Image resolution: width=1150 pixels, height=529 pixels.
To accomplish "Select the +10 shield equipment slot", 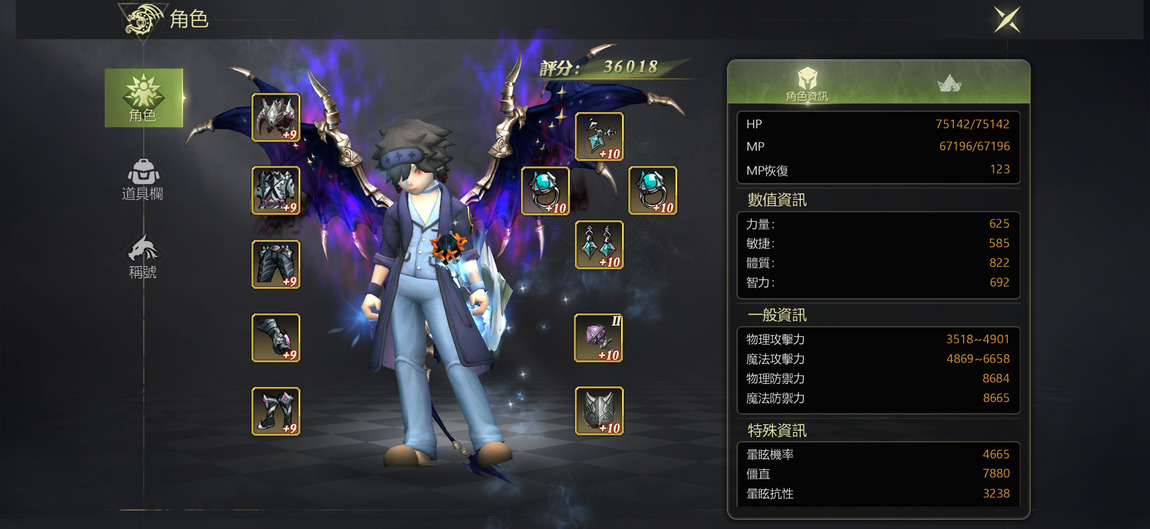I will pos(599,411).
